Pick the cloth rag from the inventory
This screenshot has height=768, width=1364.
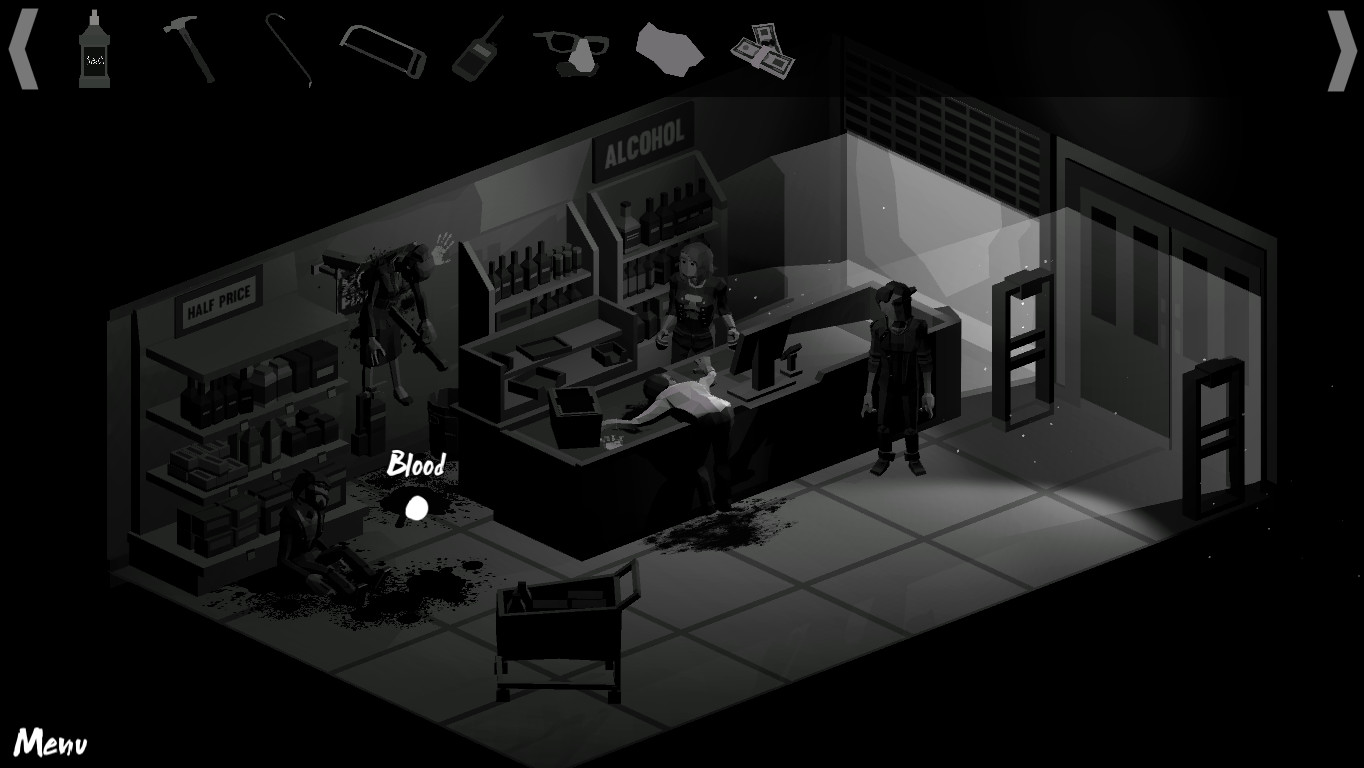[668, 48]
